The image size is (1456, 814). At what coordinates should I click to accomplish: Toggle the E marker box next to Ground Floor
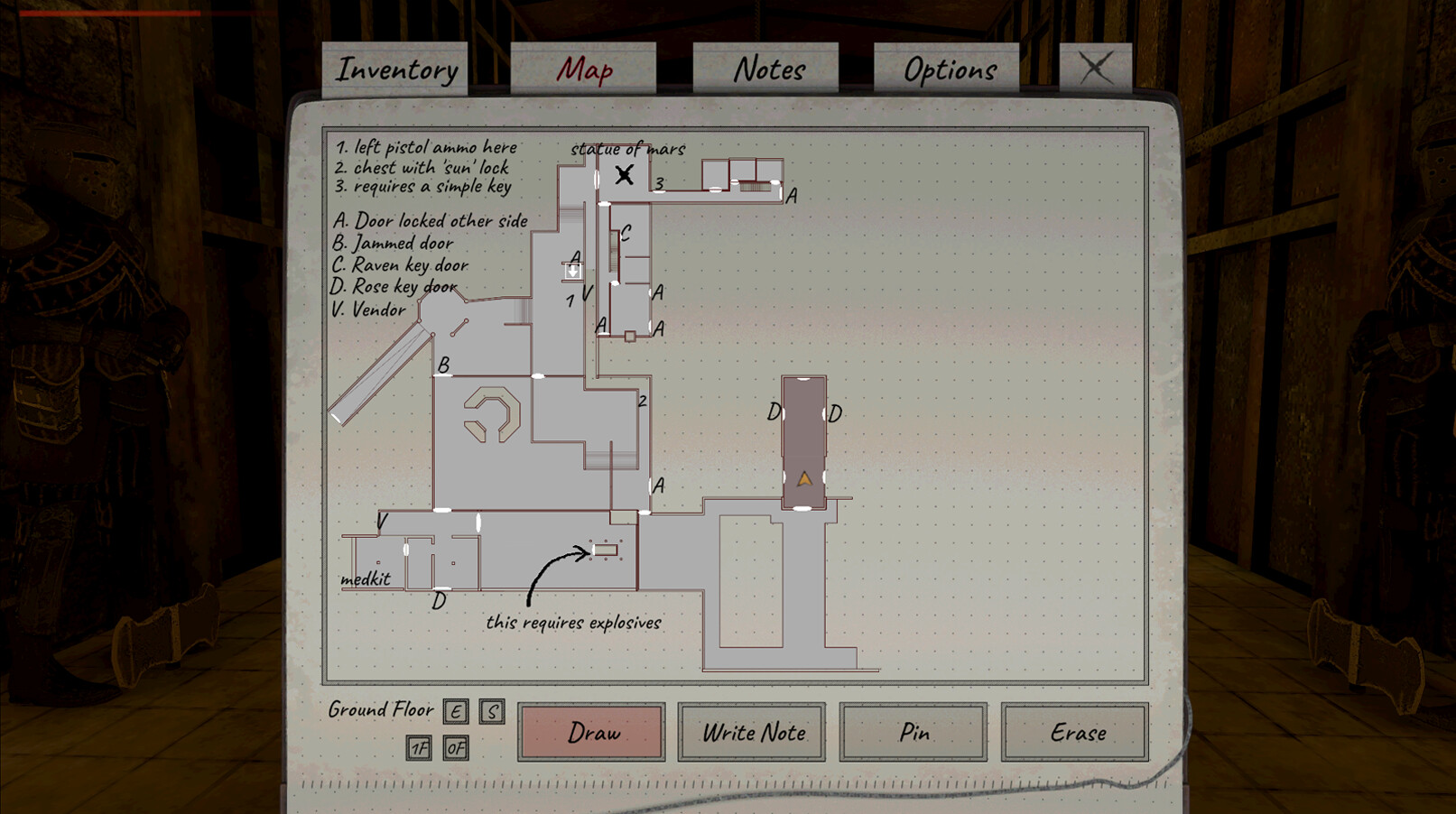[455, 712]
